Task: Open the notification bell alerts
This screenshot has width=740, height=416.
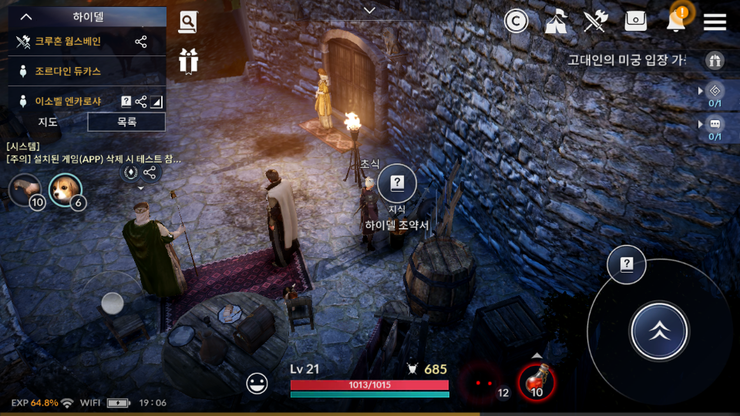Action: (678, 20)
